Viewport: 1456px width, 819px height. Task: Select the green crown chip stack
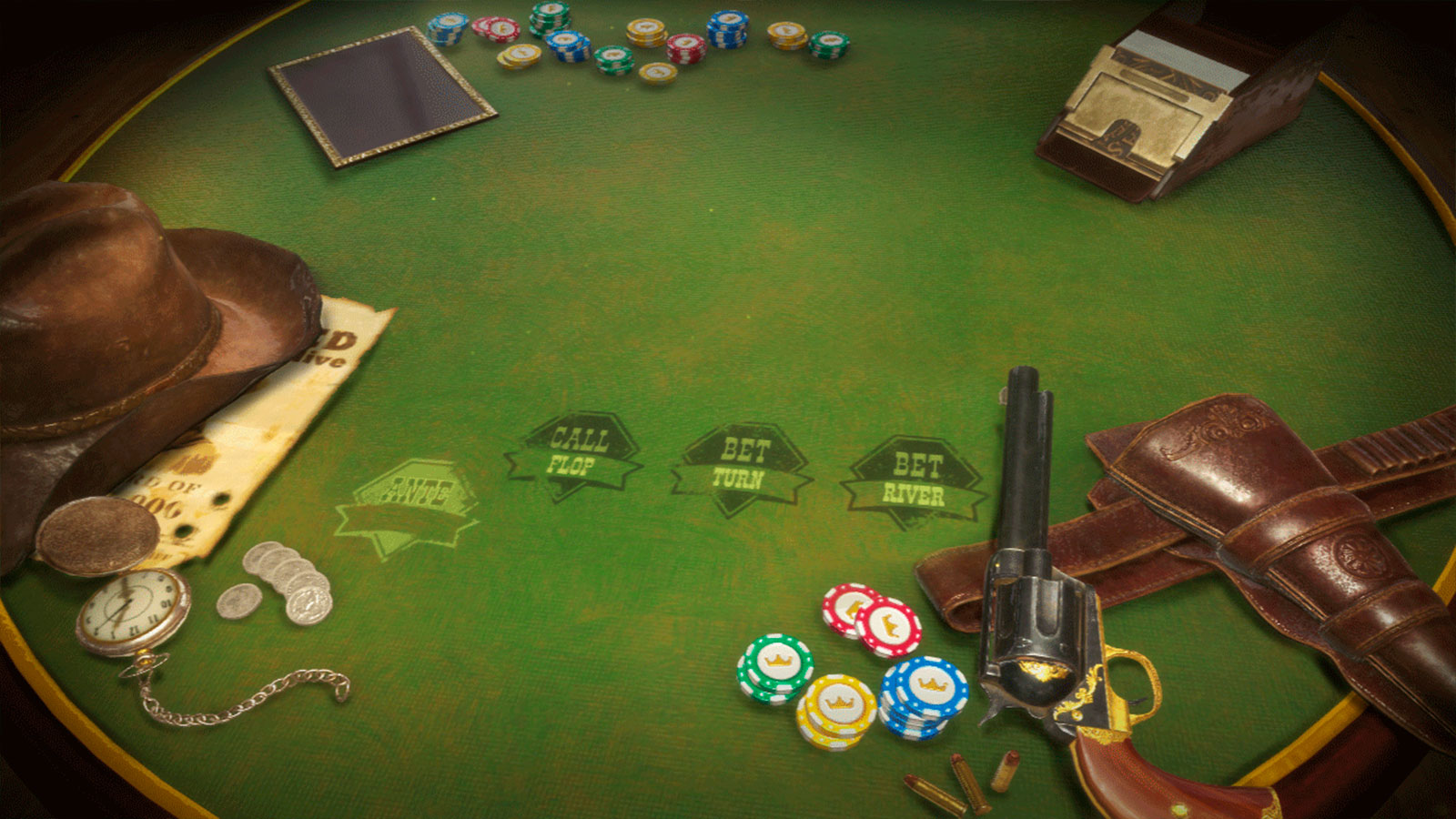tap(775, 668)
